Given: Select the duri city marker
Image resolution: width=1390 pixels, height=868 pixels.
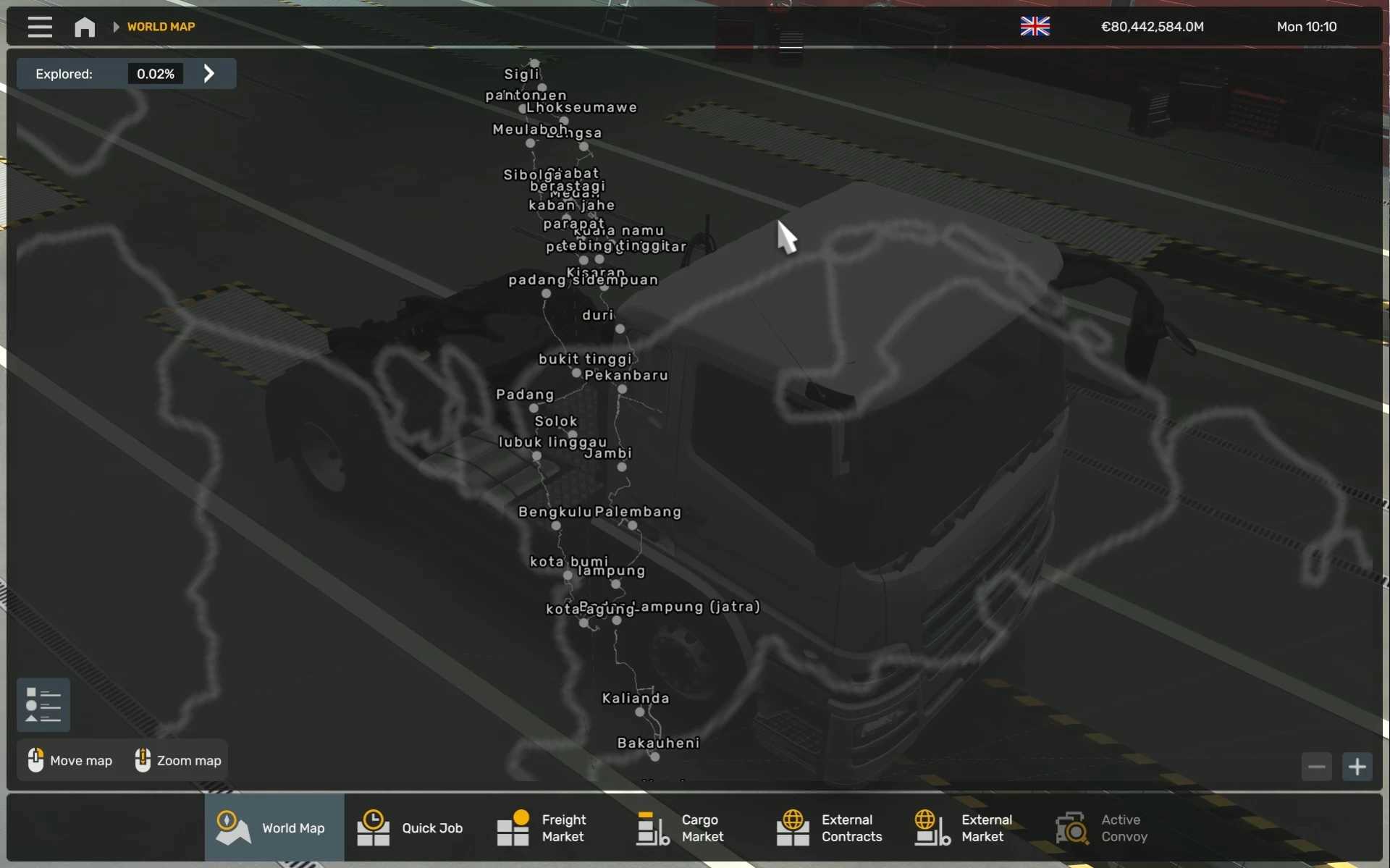Looking at the screenshot, I should pyautogui.click(x=620, y=329).
